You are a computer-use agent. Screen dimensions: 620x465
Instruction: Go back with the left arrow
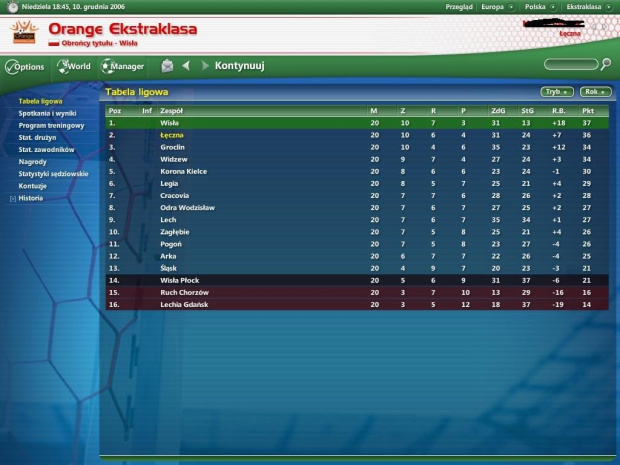186,66
